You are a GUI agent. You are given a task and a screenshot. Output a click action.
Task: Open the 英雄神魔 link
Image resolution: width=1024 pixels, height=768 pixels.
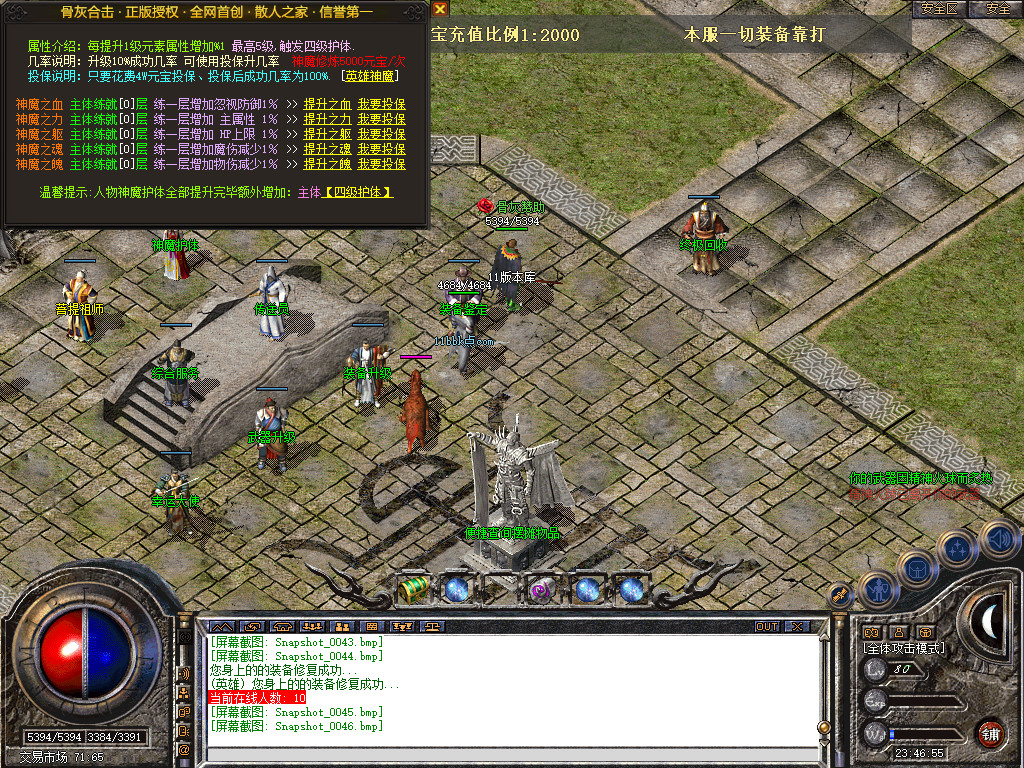click(x=371, y=76)
